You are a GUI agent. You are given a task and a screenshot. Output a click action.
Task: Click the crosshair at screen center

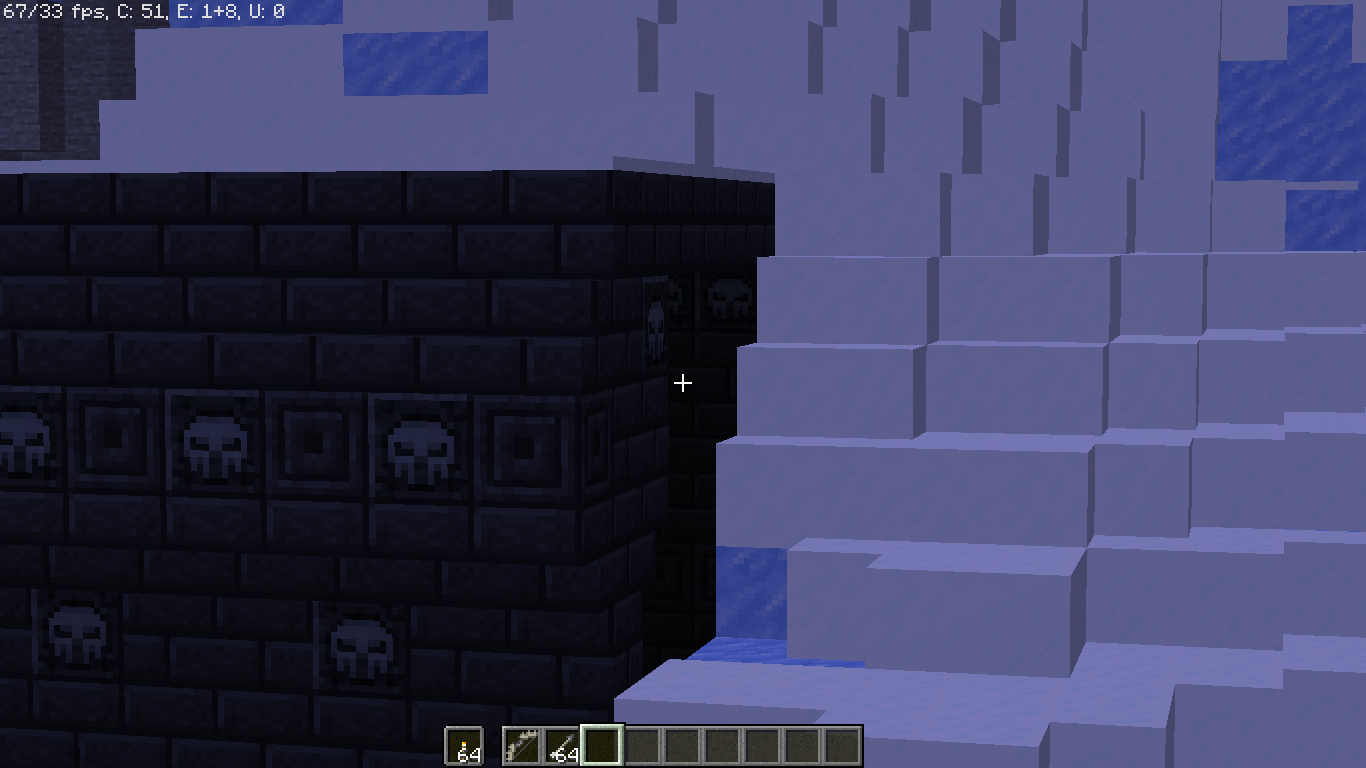point(683,383)
